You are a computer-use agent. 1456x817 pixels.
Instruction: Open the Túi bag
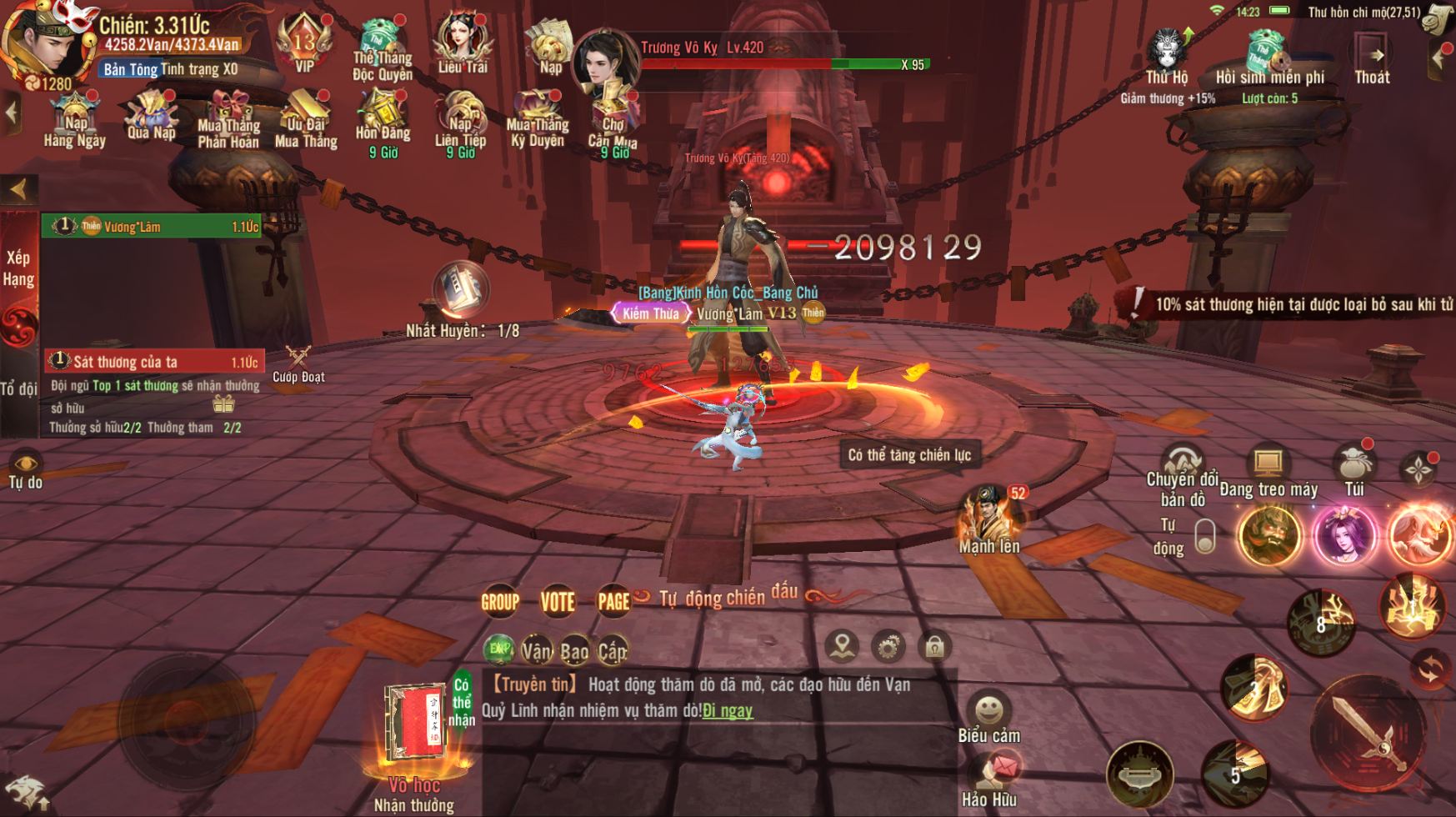[1354, 470]
